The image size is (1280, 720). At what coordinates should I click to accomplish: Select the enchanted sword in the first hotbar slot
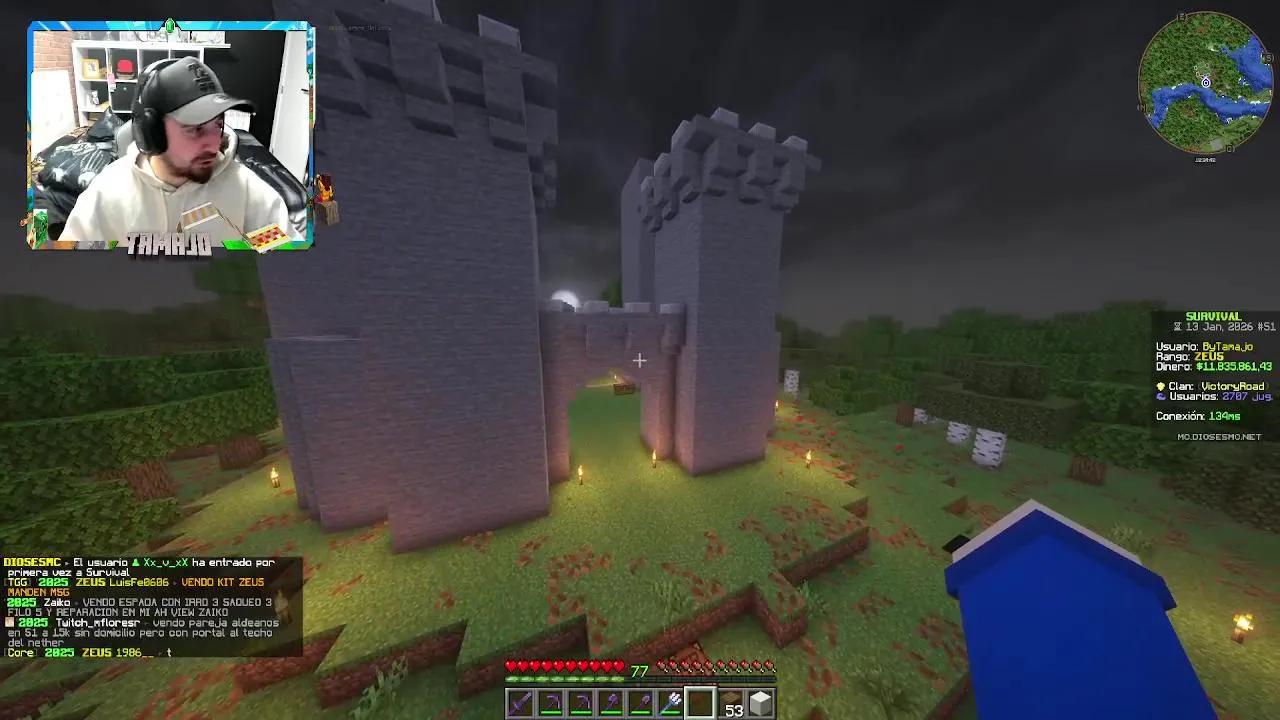coord(518,703)
